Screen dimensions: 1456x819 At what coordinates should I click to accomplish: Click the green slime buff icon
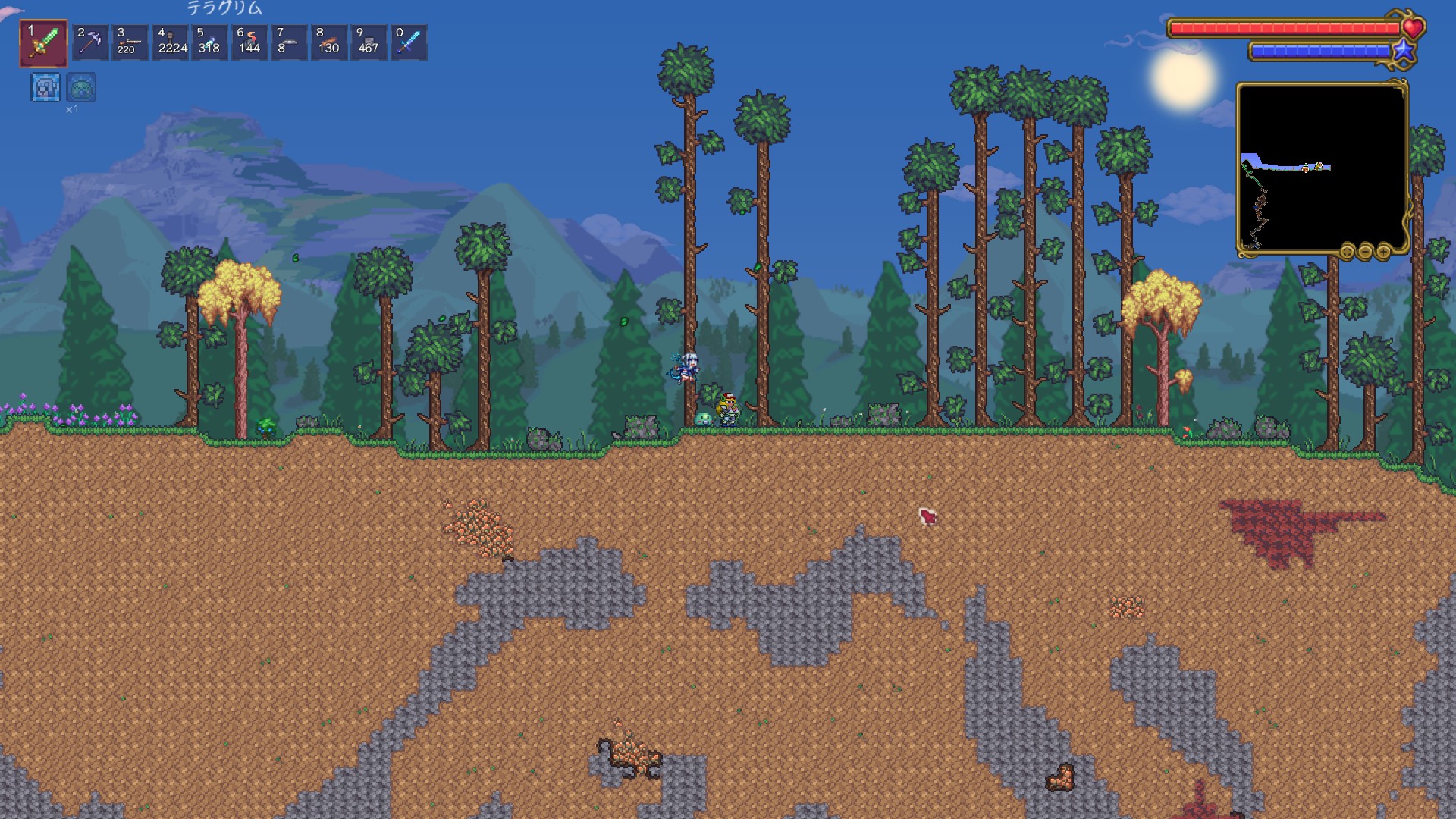tap(81, 88)
